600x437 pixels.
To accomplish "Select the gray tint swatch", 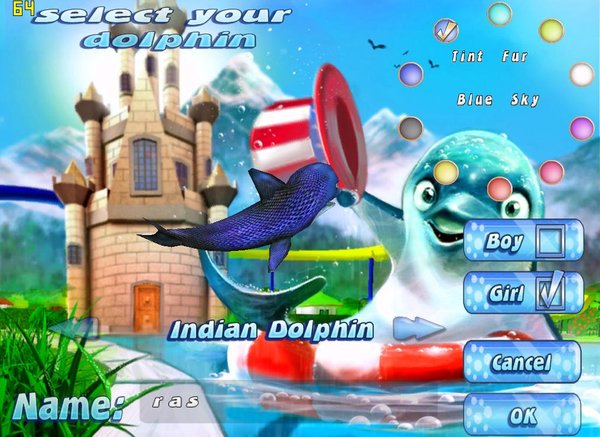I will coord(410,128).
